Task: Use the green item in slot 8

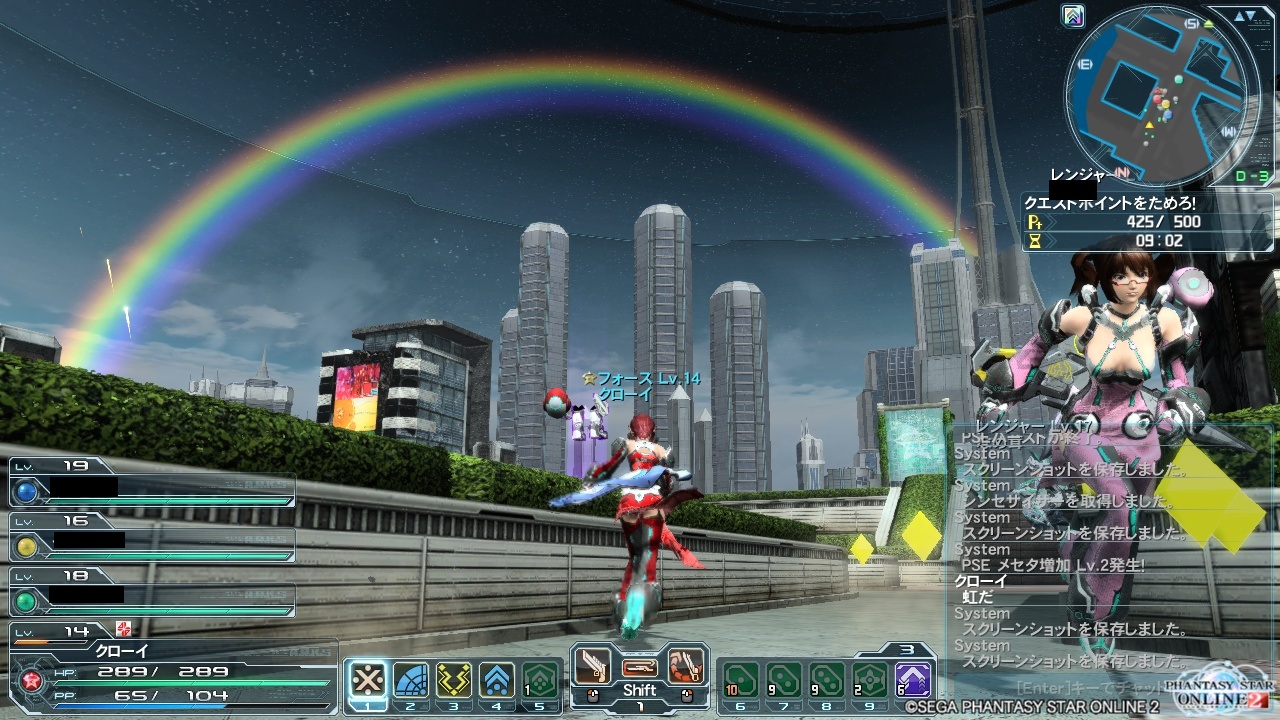Action: (826, 680)
